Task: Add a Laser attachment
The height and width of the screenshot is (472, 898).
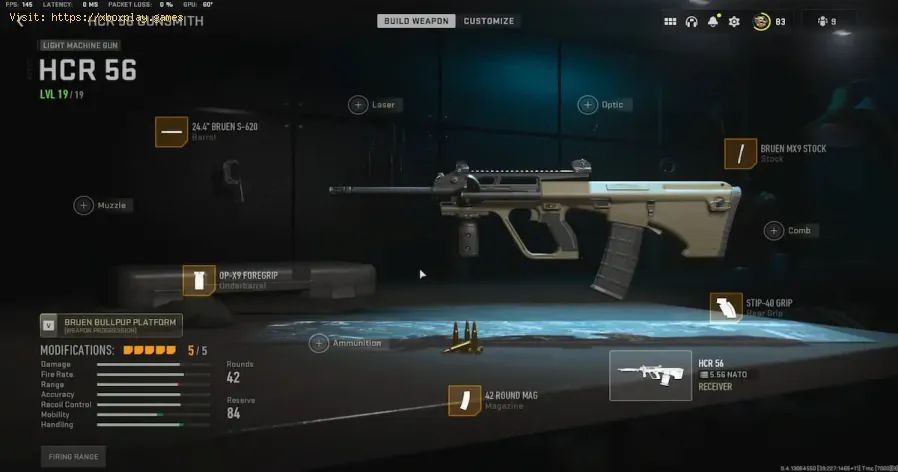Action: click(358, 104)
